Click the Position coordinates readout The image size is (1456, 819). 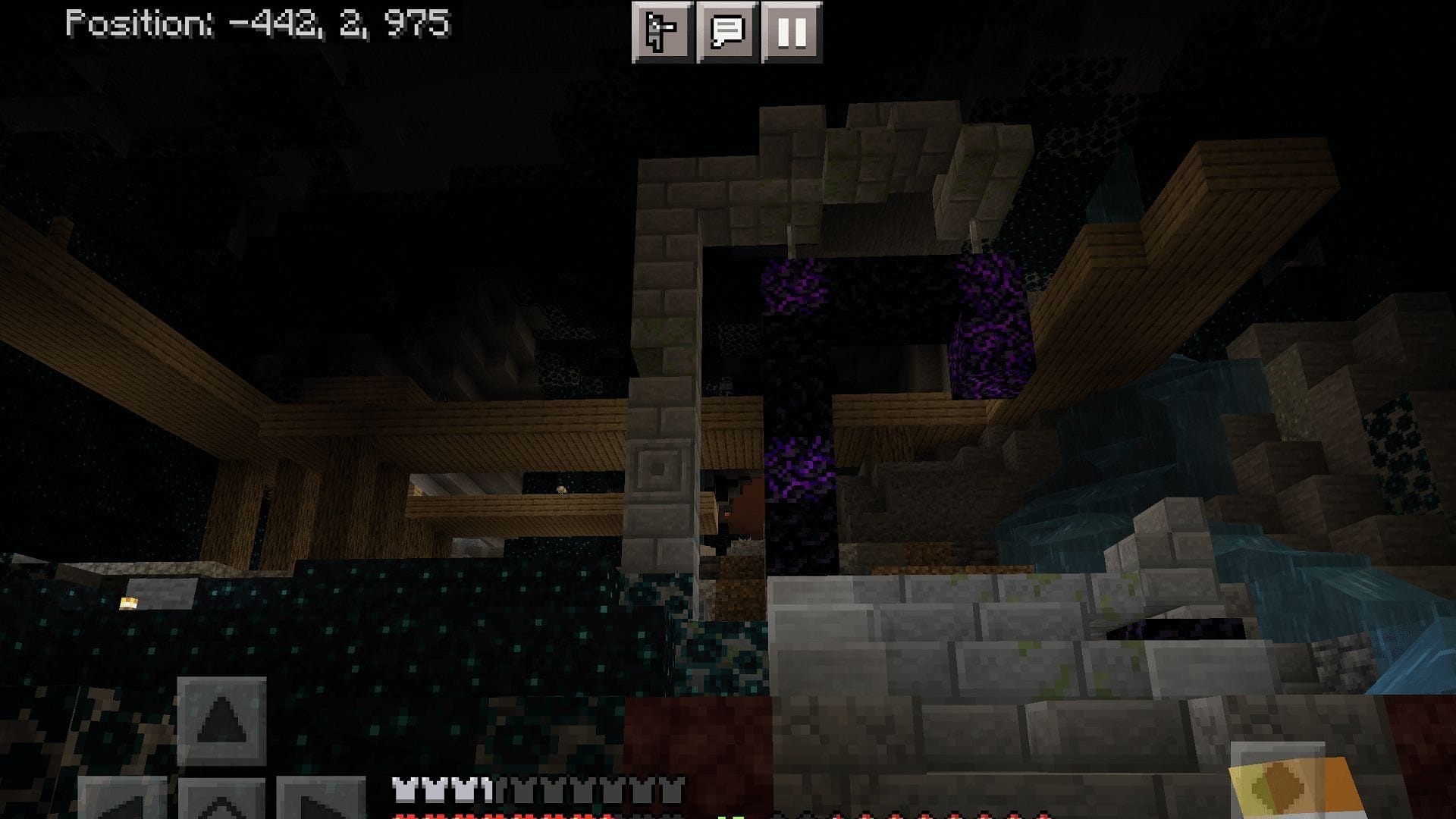click(x=258, y=23)
